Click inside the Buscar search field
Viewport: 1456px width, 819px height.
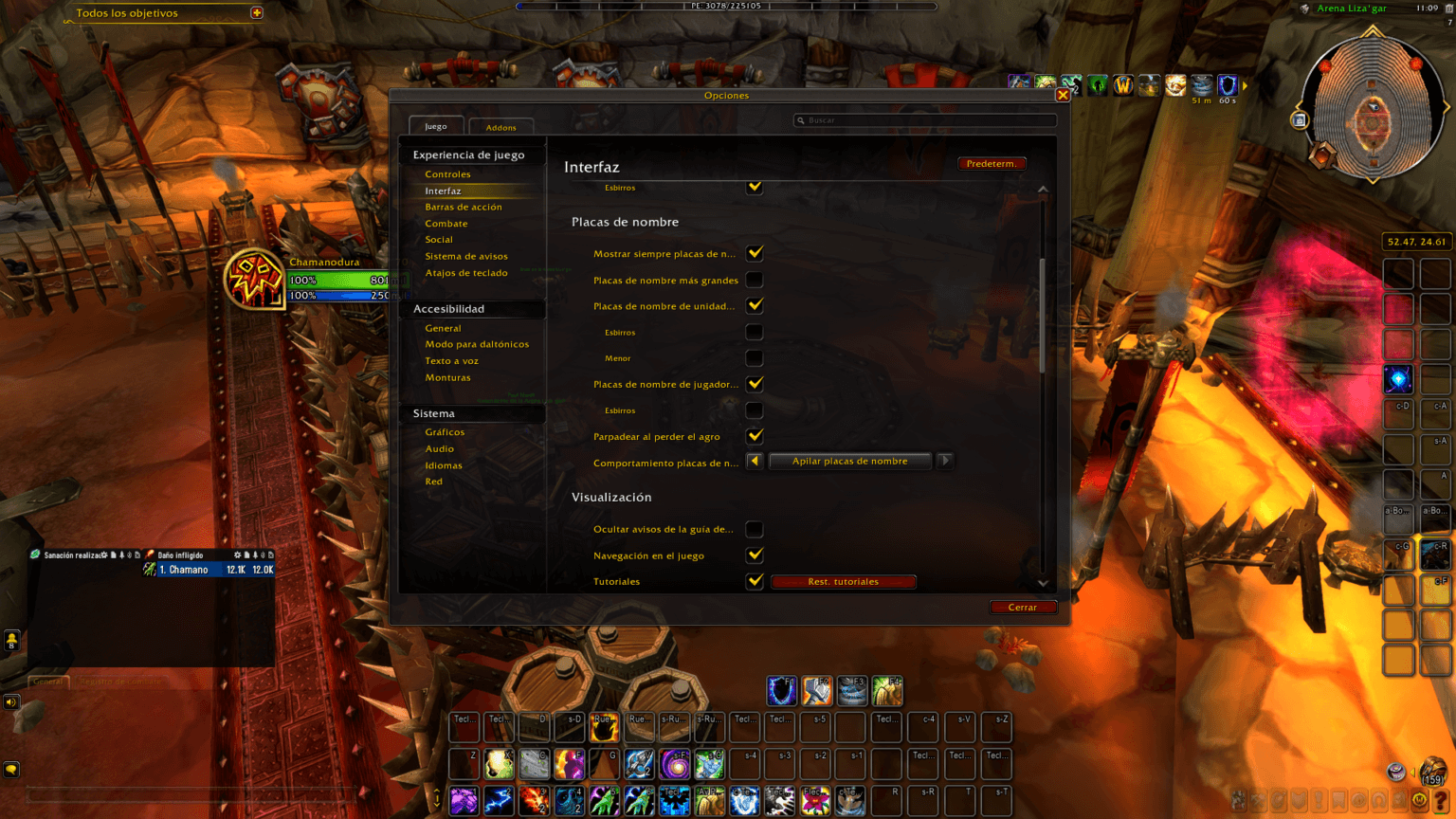(924, 120)
